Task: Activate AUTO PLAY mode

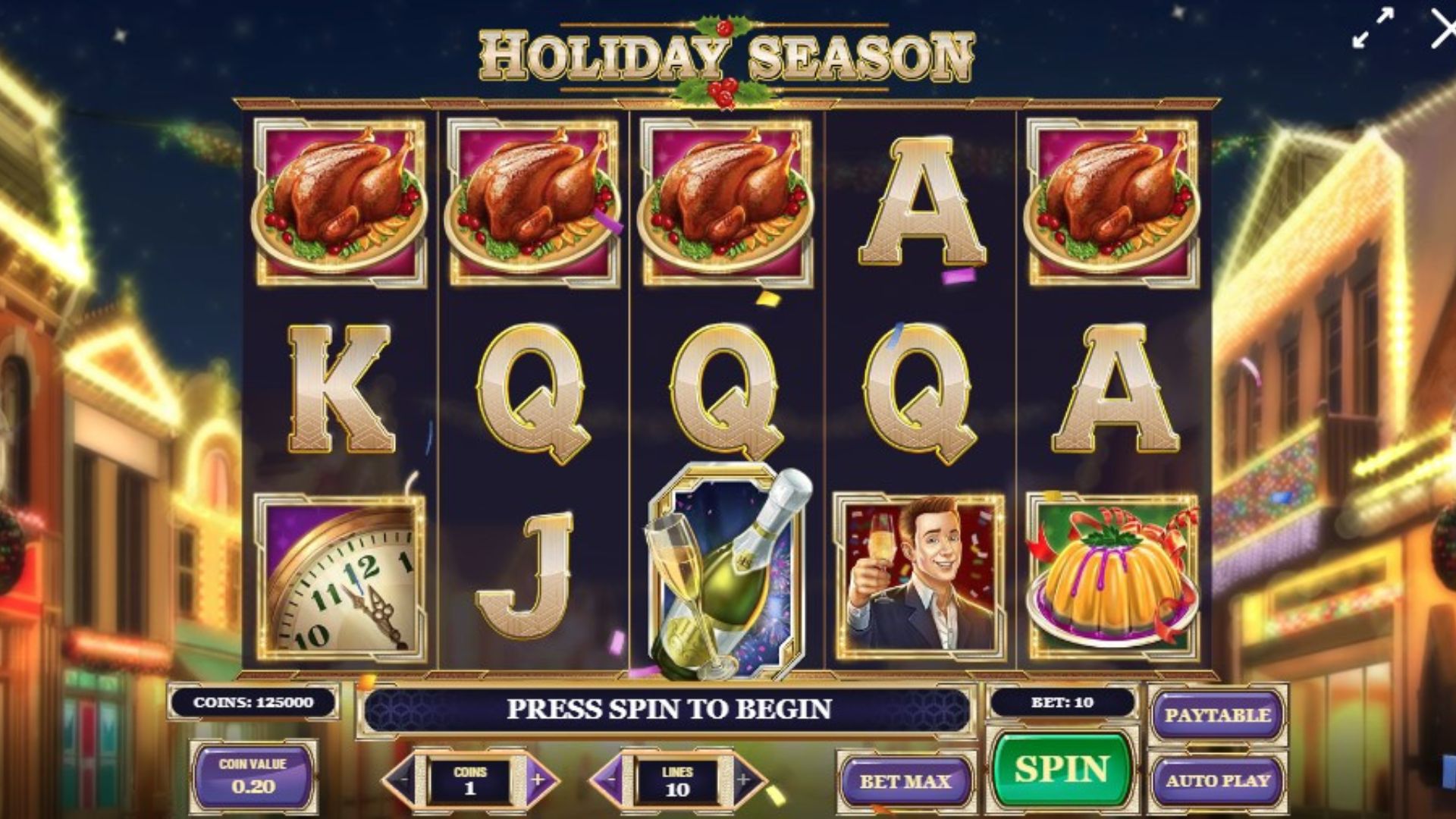Action: click(x=1217, y=780)
